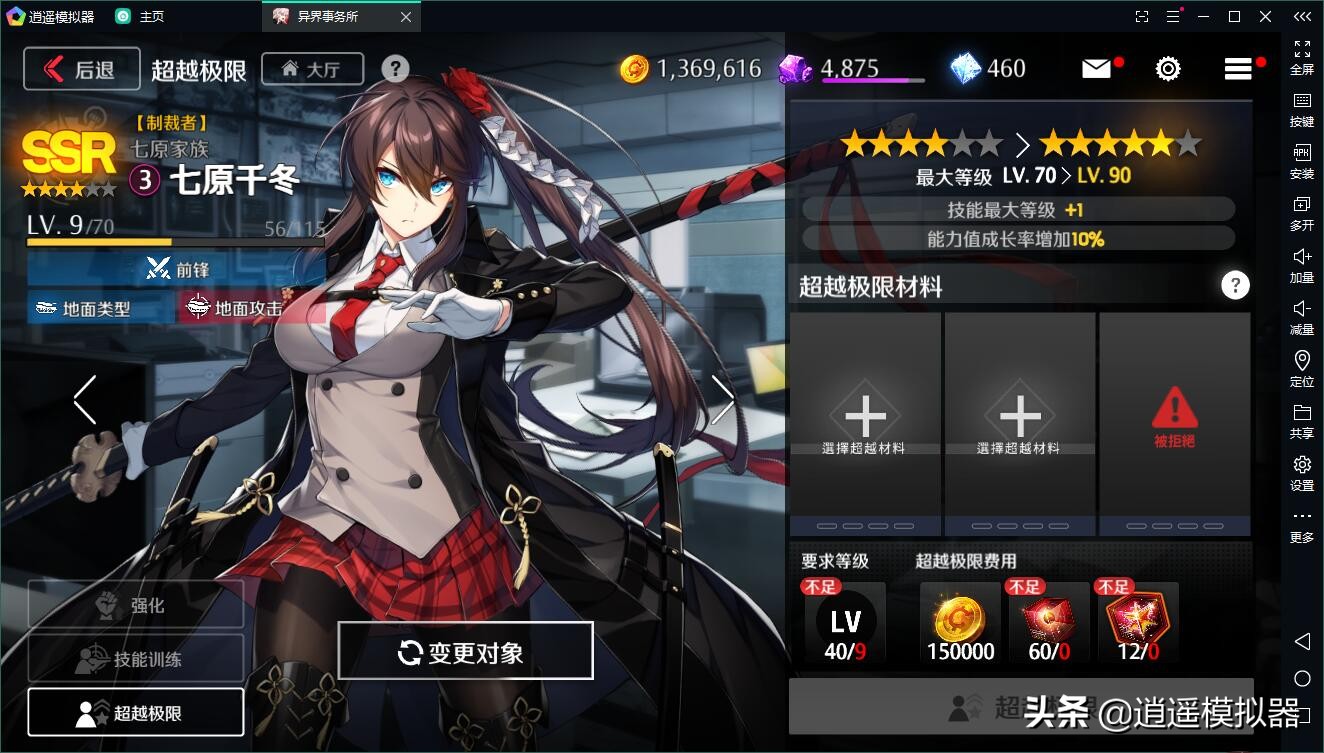Show previous character with left arrow
1324x753 pixels.
[85, 400]
